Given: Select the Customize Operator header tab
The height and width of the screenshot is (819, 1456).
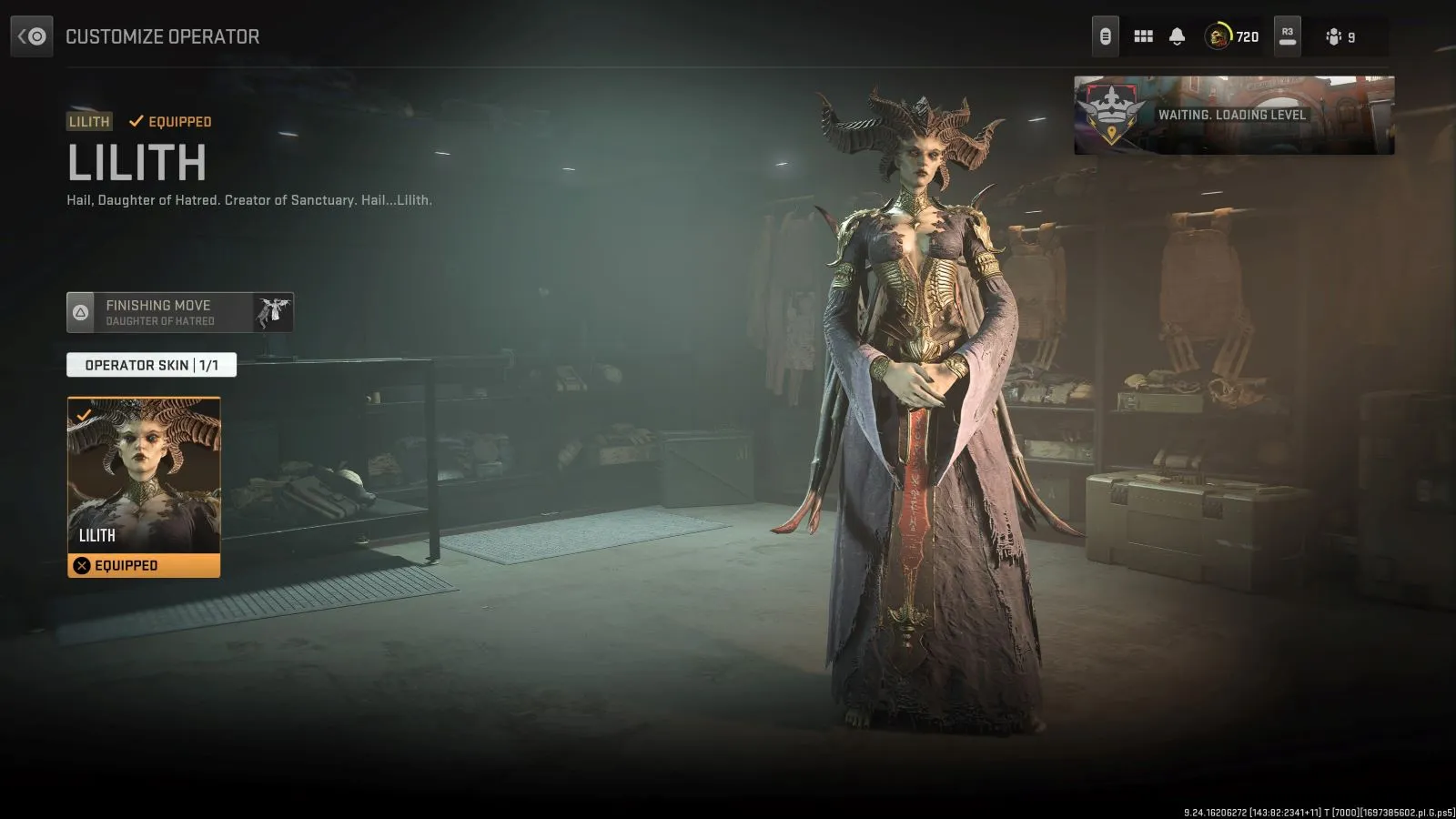Looking at the screenshot, I should 162,36.
